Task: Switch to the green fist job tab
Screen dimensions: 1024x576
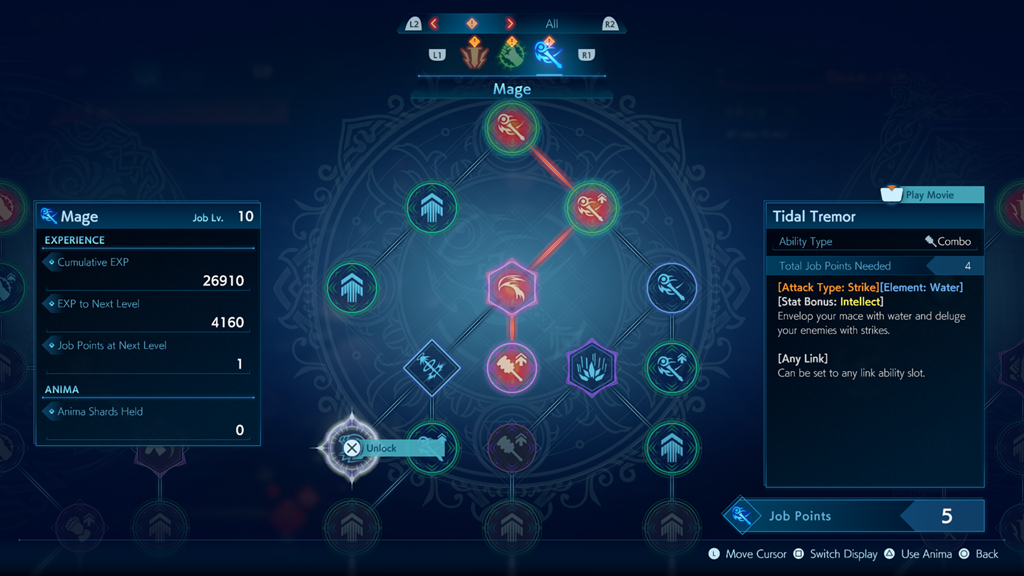Action: 511,54
